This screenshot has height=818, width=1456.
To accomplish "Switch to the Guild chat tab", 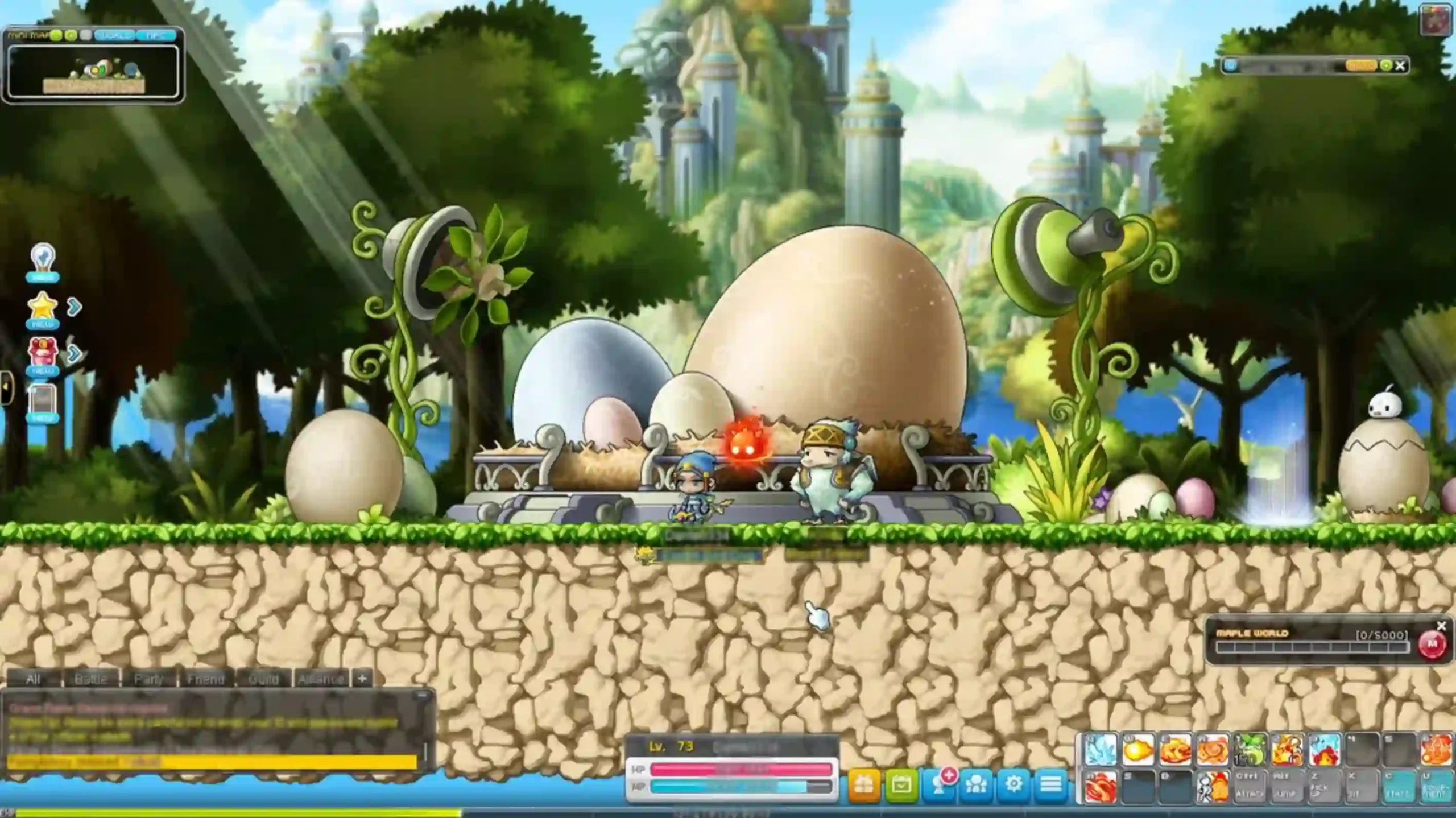I will click(x=264, y=679).
